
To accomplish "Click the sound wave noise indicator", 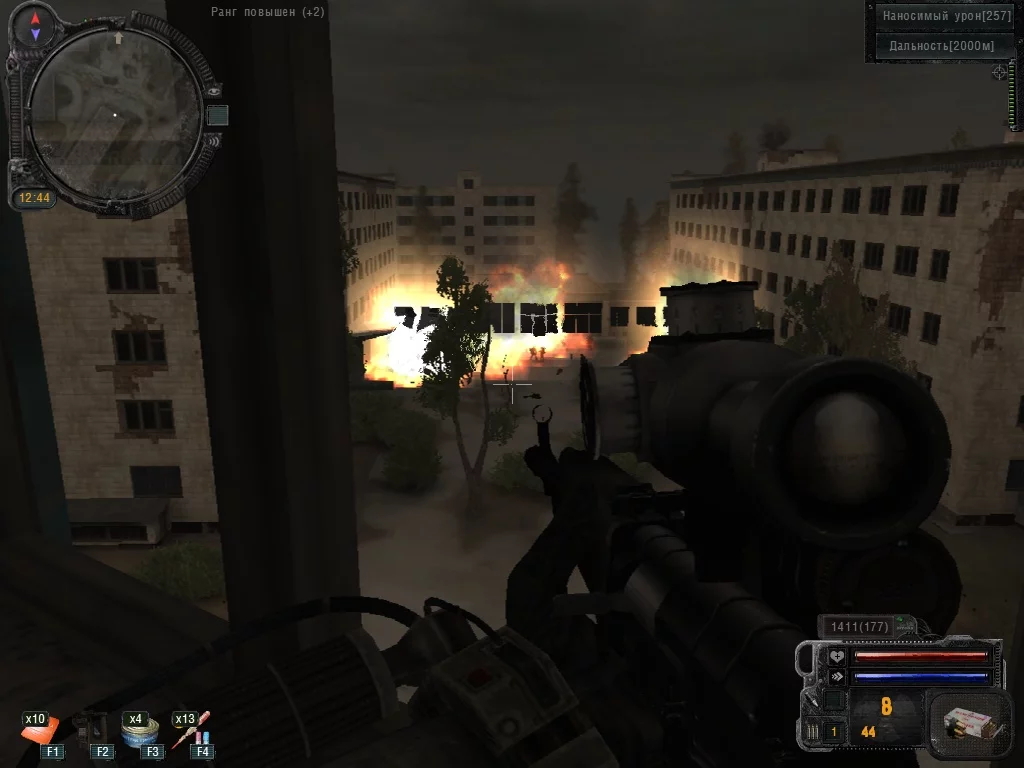I will tap(213, 141).
